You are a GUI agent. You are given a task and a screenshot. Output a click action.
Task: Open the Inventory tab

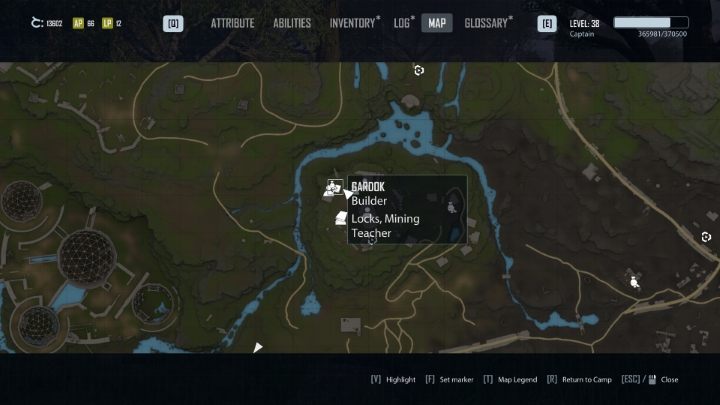pos(353,23)
